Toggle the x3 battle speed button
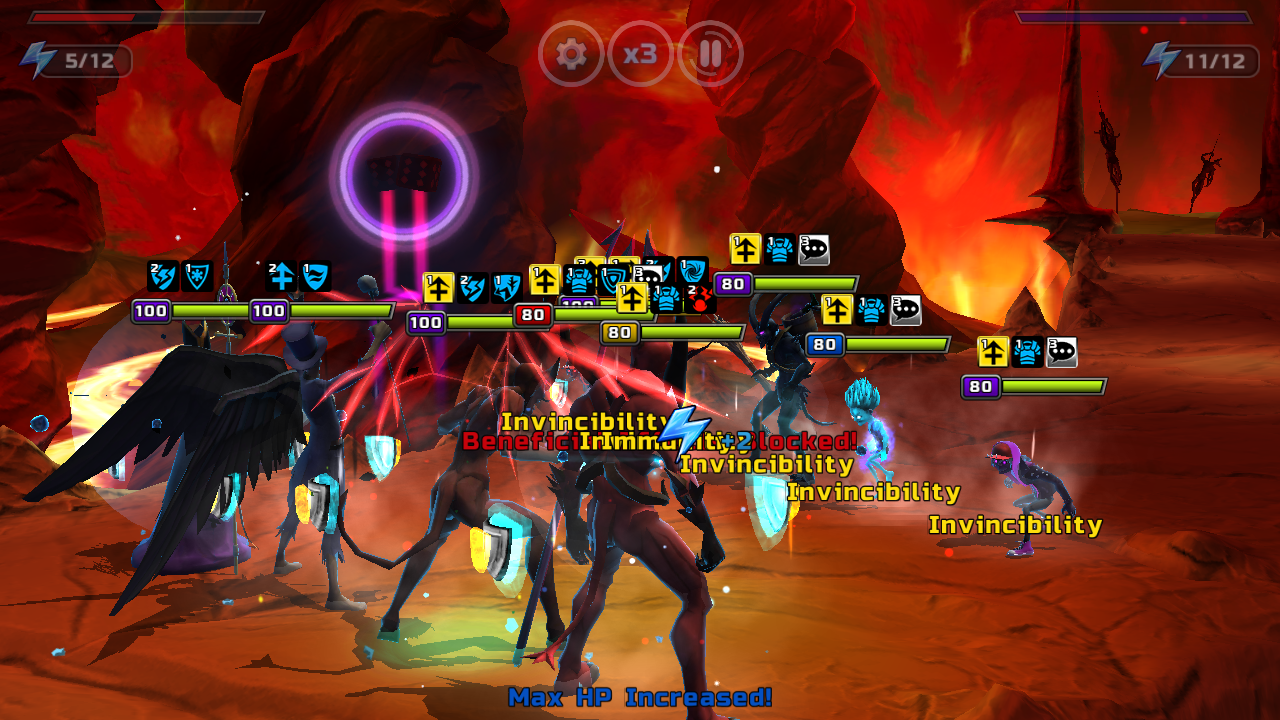1280x720 pixels. tap(640, 54)
